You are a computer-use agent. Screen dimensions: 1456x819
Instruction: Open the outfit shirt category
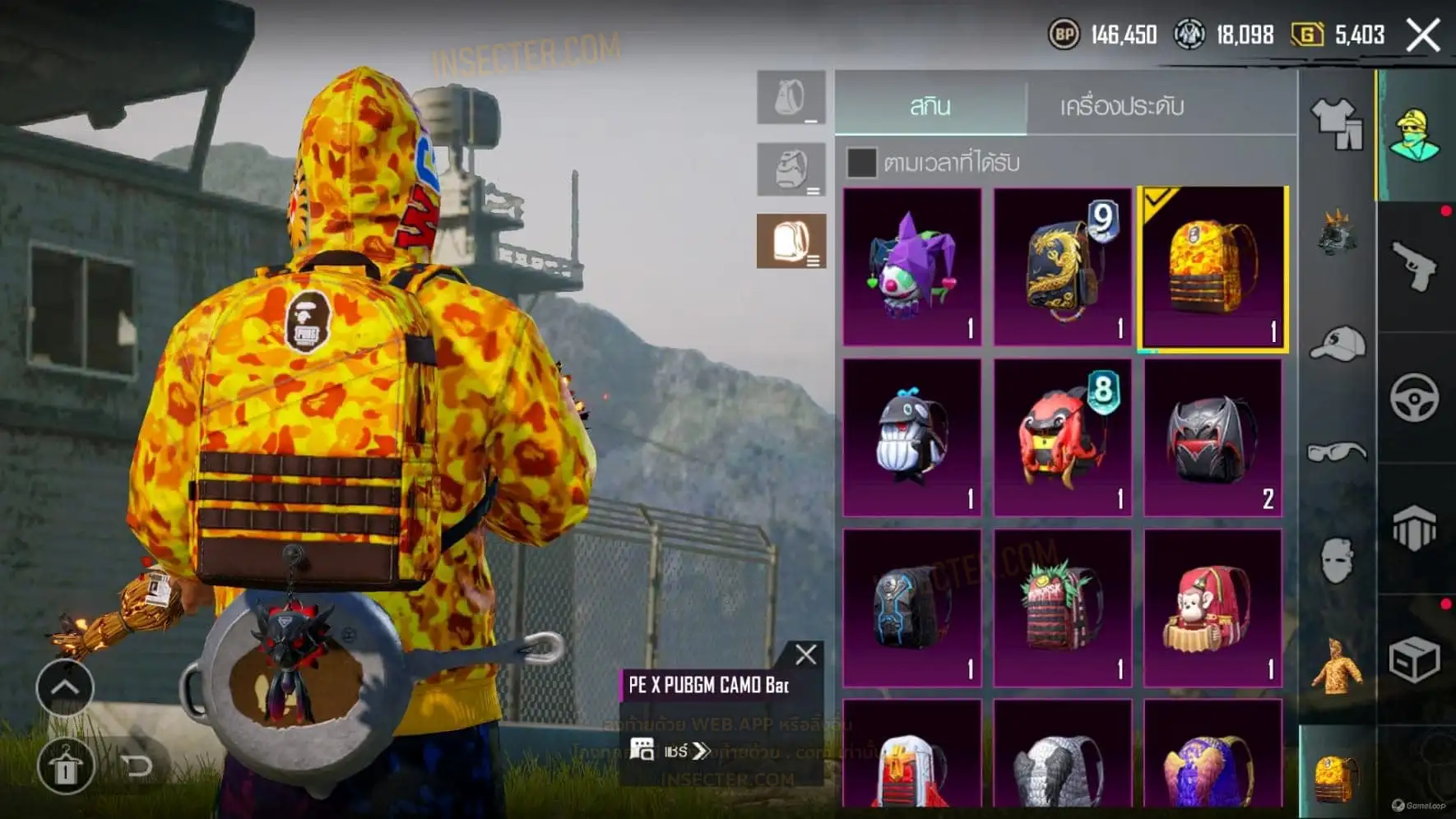(x=1336, y=123)
